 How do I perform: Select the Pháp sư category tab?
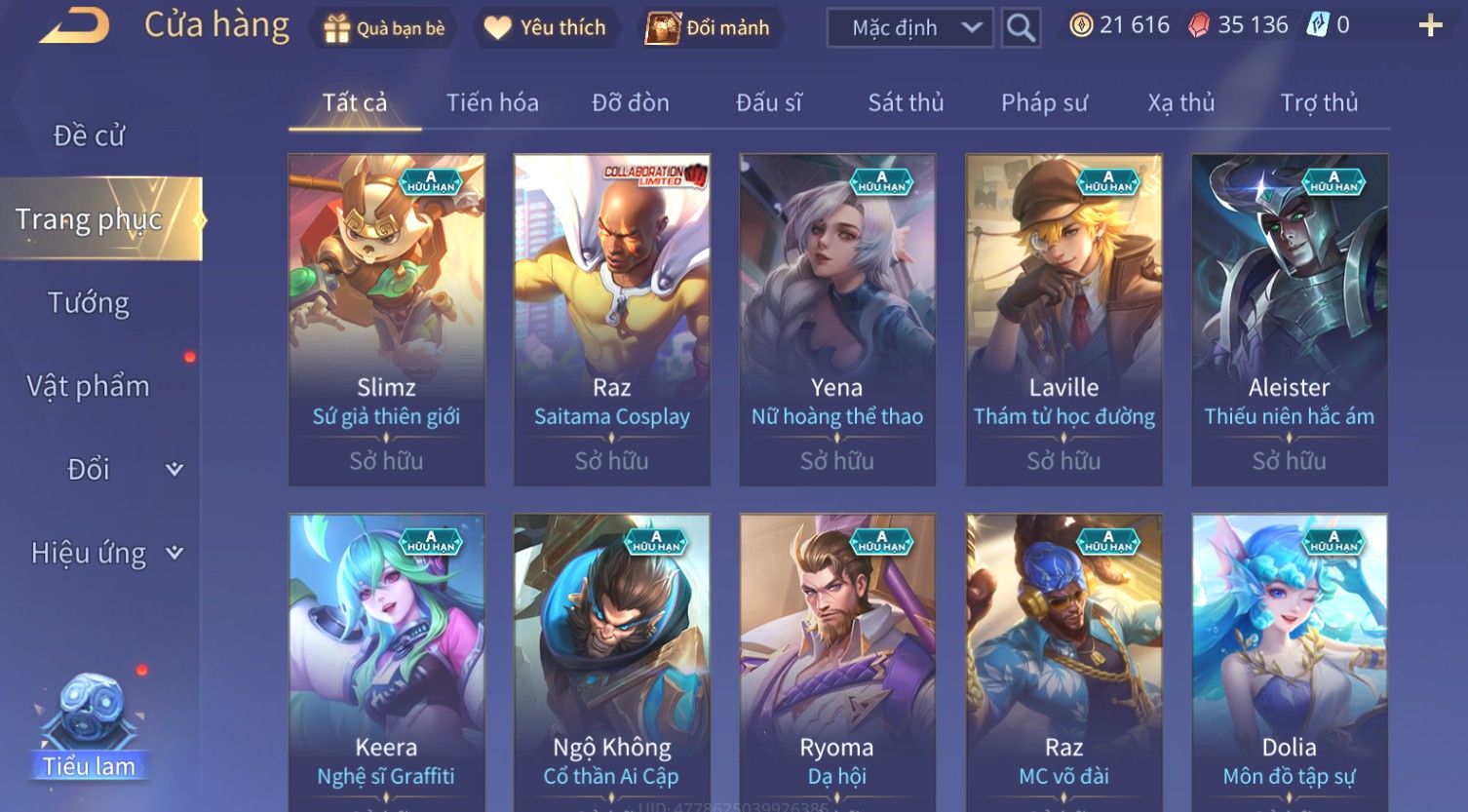pyautogui.click(x=1044, y=102)
